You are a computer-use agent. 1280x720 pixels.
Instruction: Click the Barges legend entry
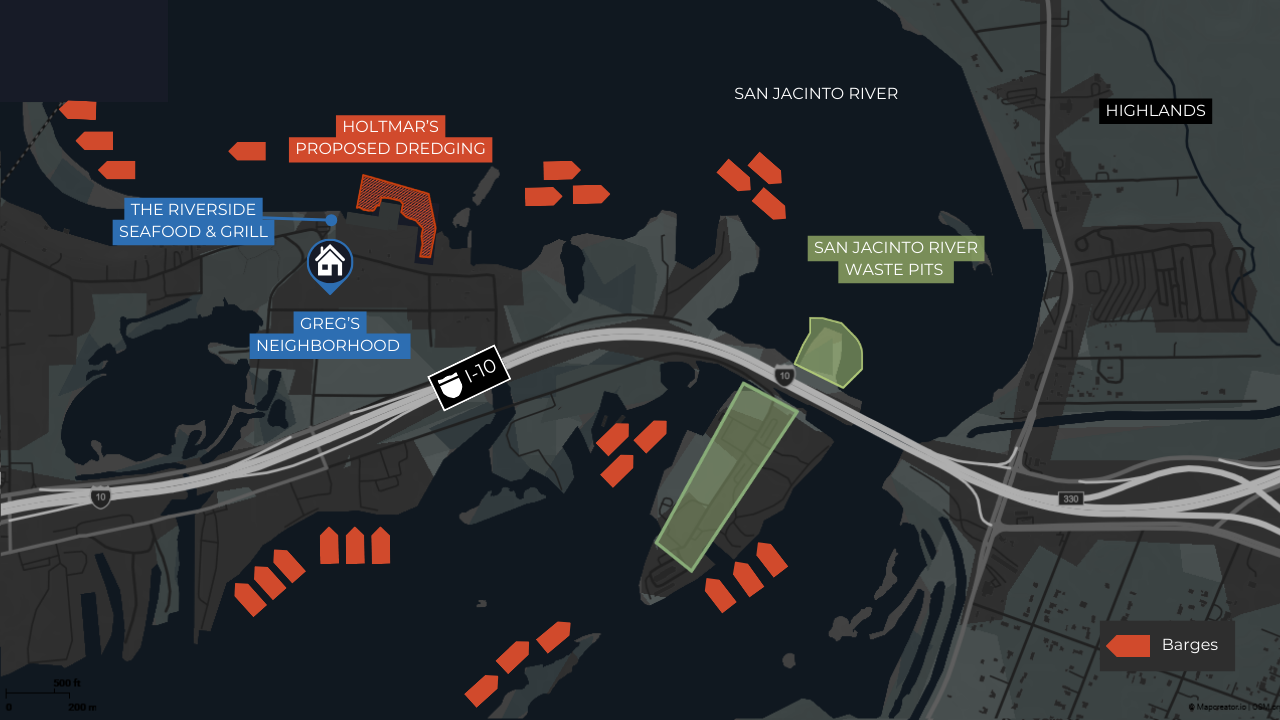1167,645
